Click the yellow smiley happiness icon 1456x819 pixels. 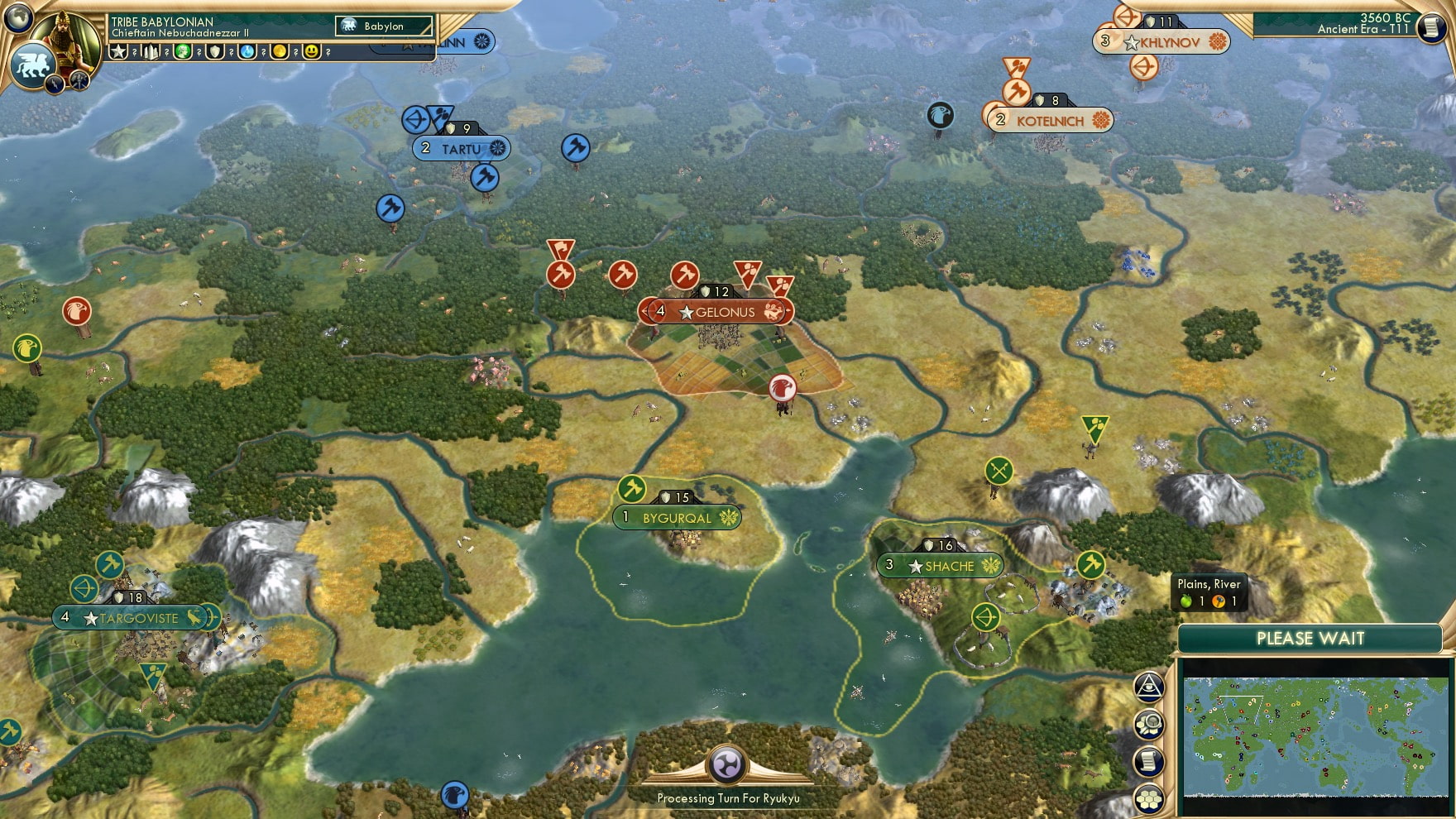pyautogui.click(x=311, y=51)
